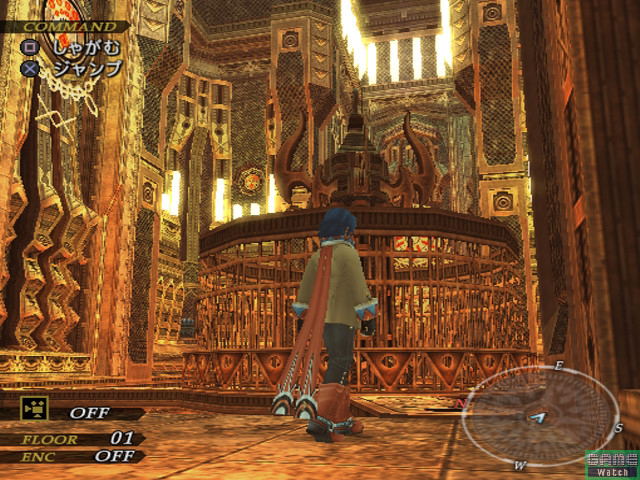Choose the ジャンプ jump command

(x=84, y=69)
